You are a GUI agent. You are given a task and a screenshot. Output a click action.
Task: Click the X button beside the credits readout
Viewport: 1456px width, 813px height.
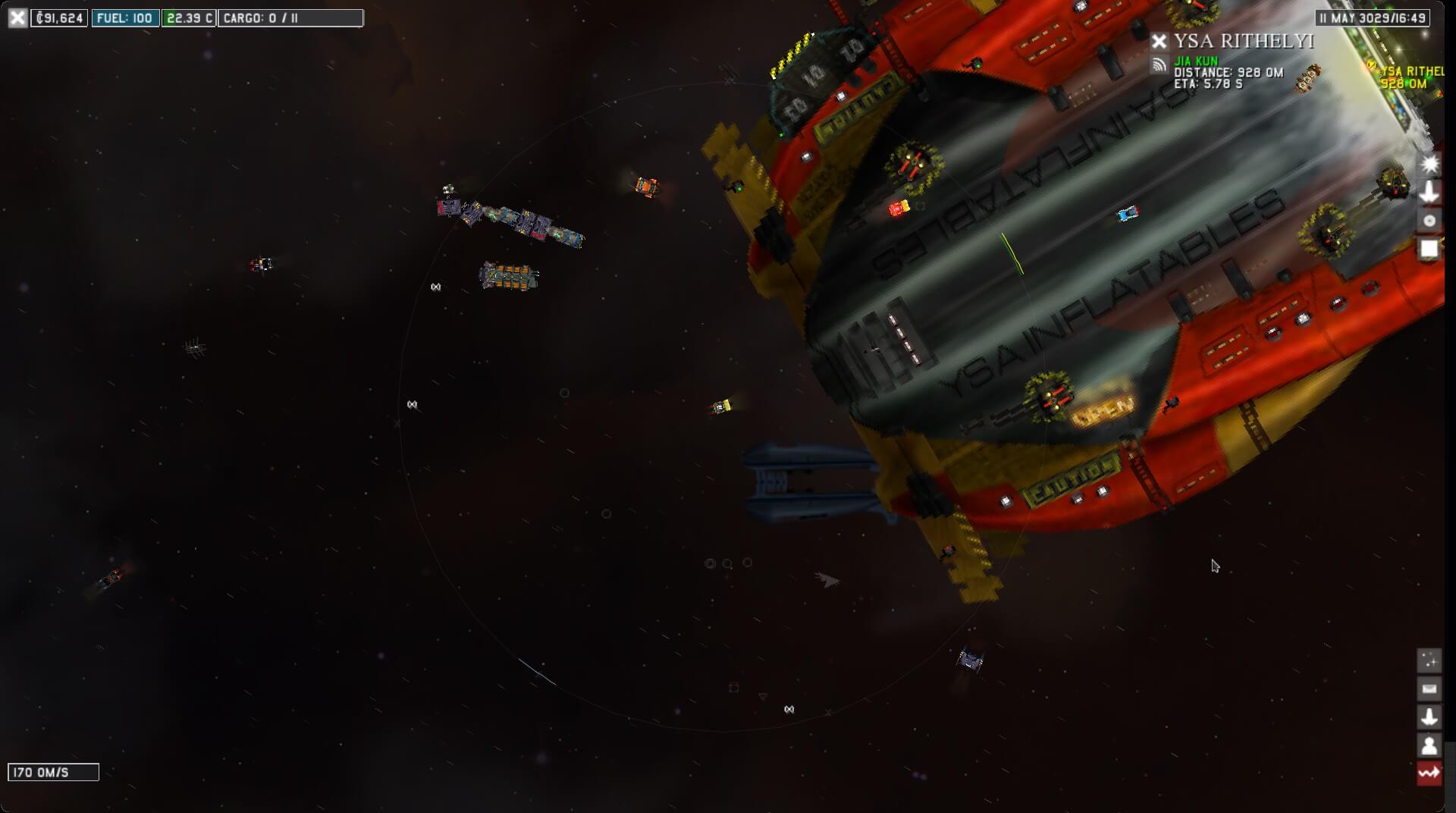point(17,17)
